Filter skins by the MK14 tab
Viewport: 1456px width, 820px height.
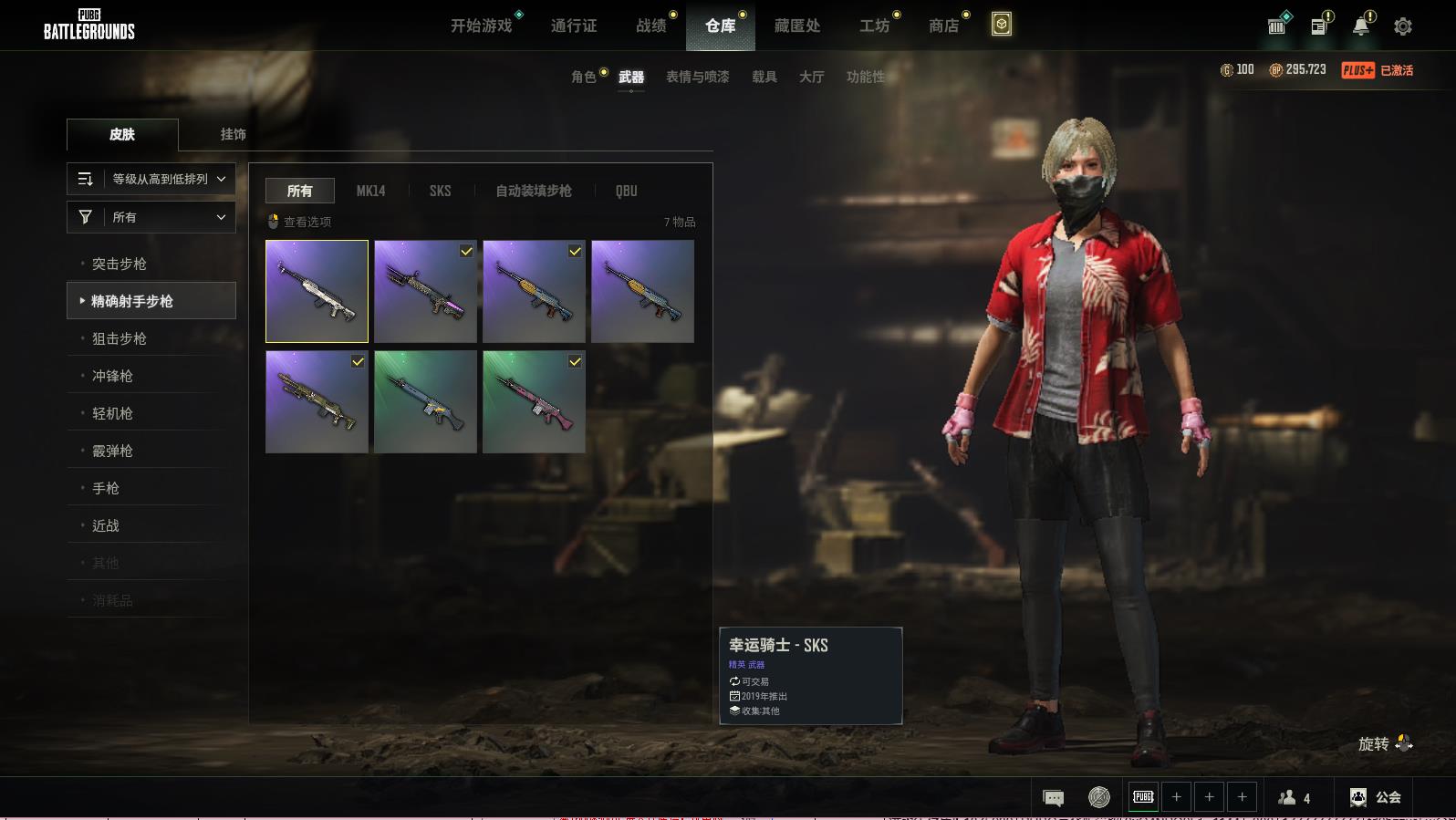click(x=370, y=191)
